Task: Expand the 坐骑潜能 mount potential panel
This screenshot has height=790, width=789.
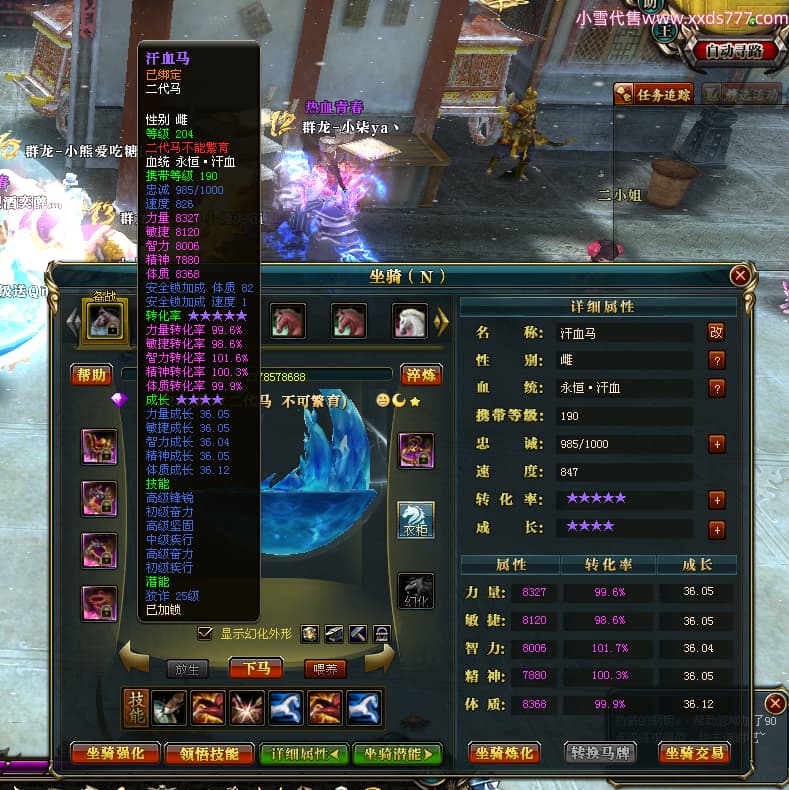Action: (x=397, y=753)
